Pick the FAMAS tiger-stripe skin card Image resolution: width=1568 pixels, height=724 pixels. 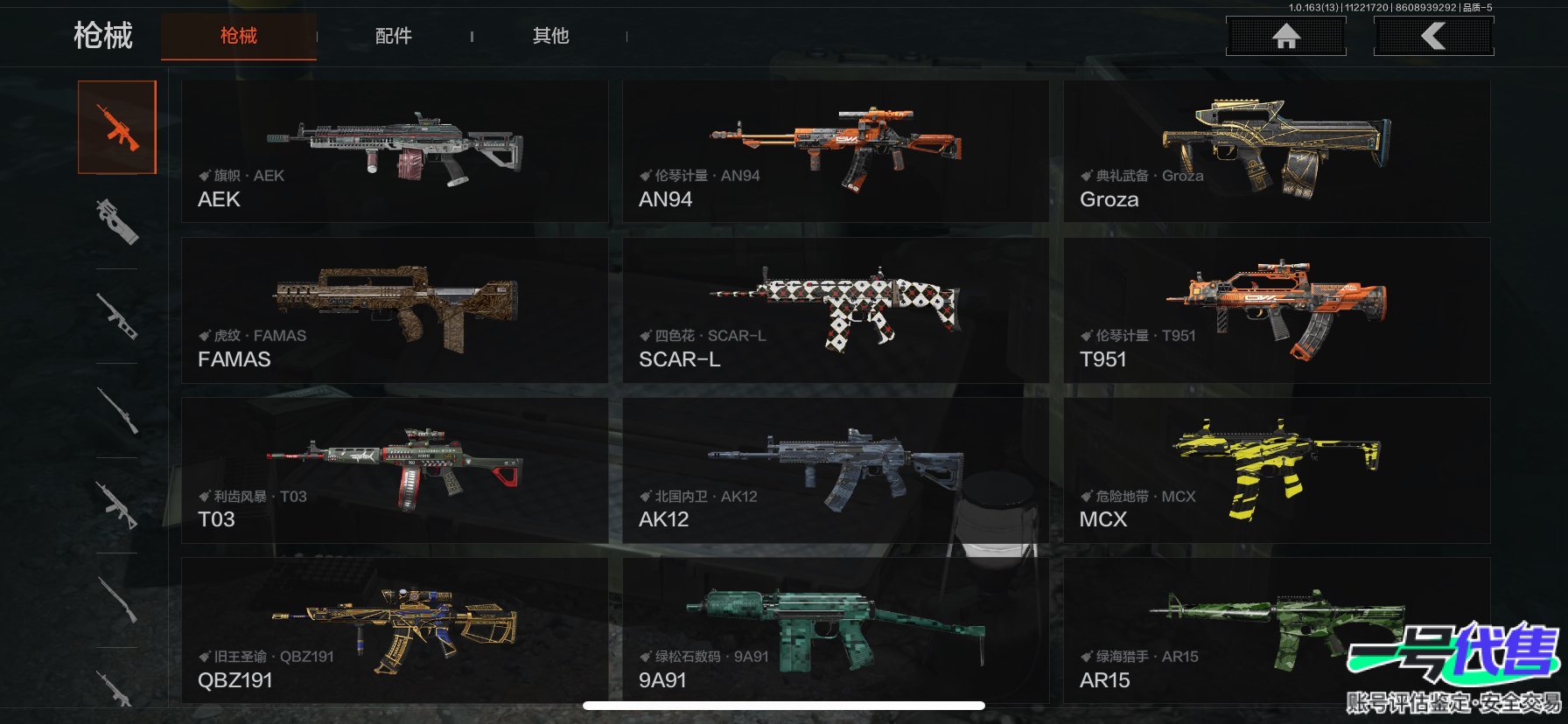(395, 310)
